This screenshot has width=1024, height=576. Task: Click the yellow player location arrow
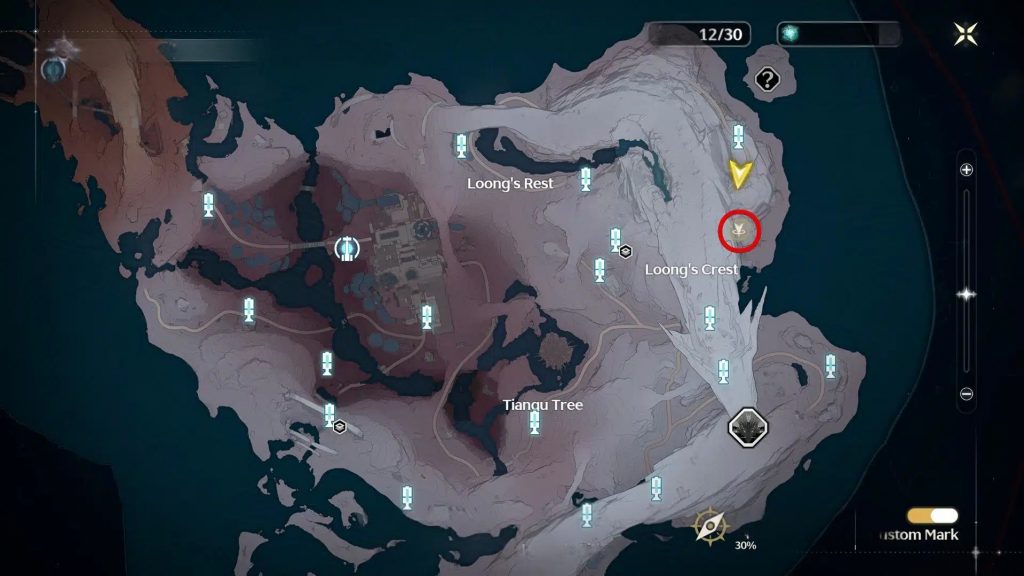[739, 174]
